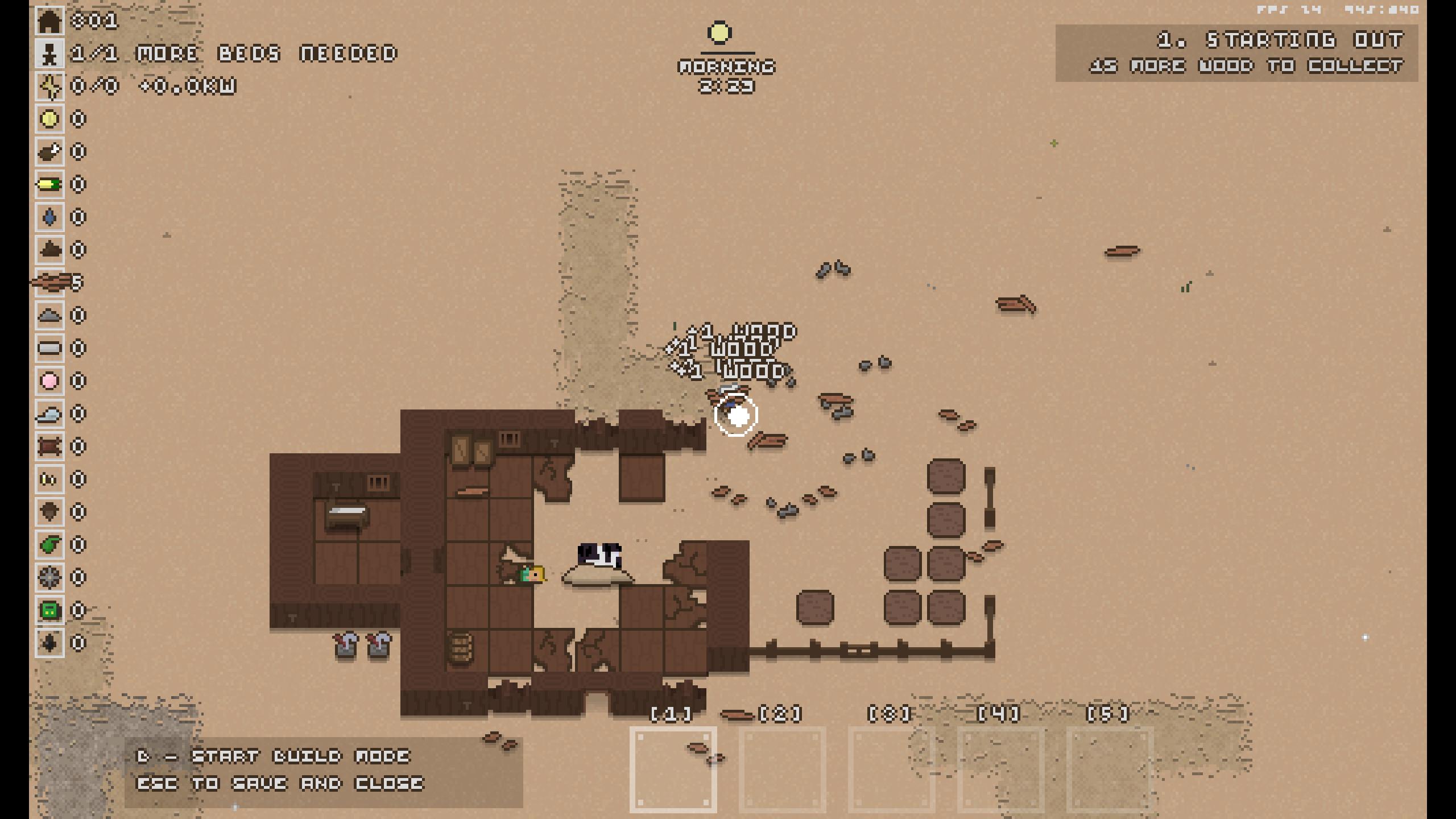Image resolution: width=1456 pixels, height=819 pixels.
Task: Click the green circuit chip icon
Action: pyautogui.click(x=49, y=610)
